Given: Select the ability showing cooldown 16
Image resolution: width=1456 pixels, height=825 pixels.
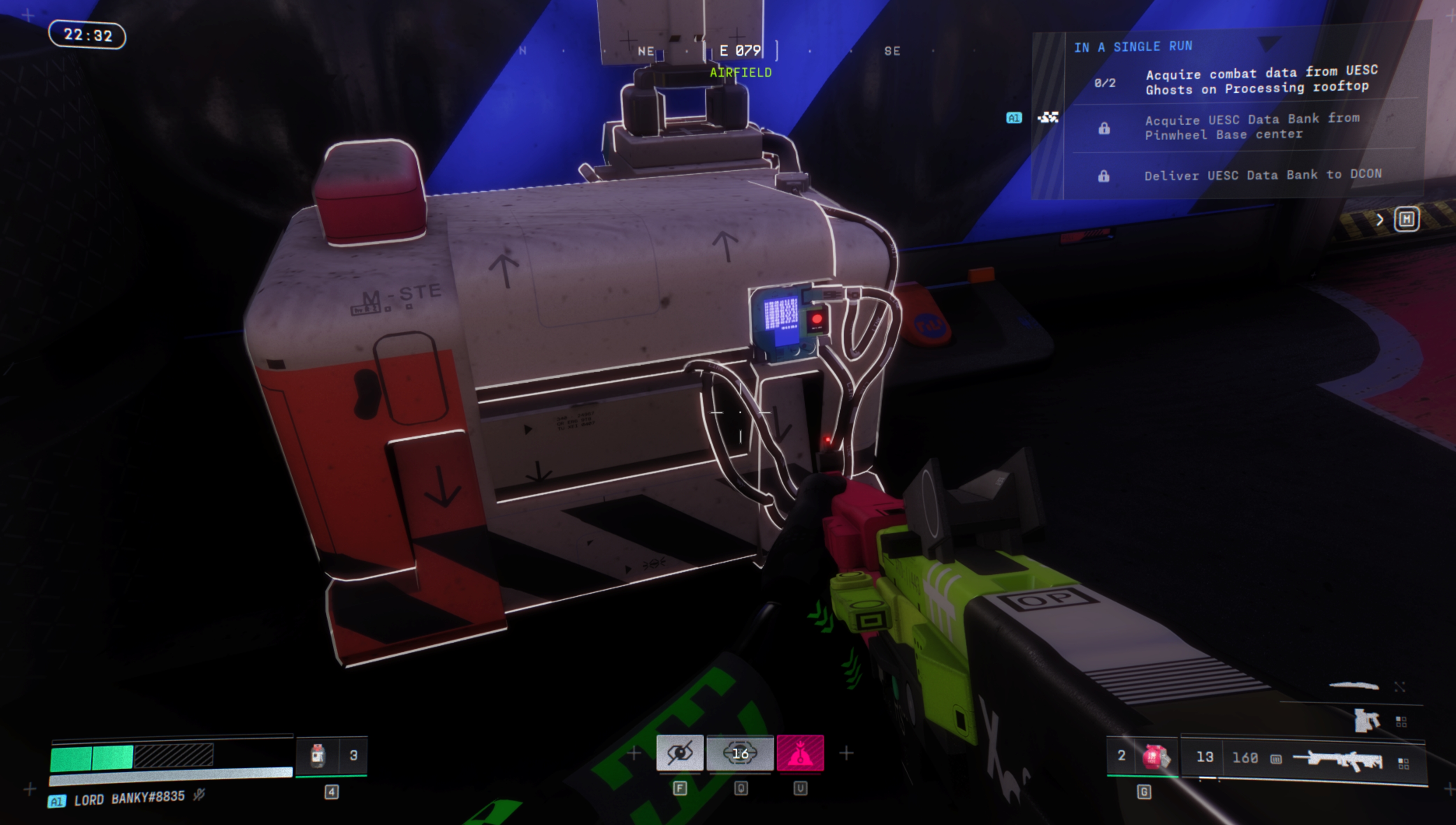Looking at the screenshot, I should (739, 753).
